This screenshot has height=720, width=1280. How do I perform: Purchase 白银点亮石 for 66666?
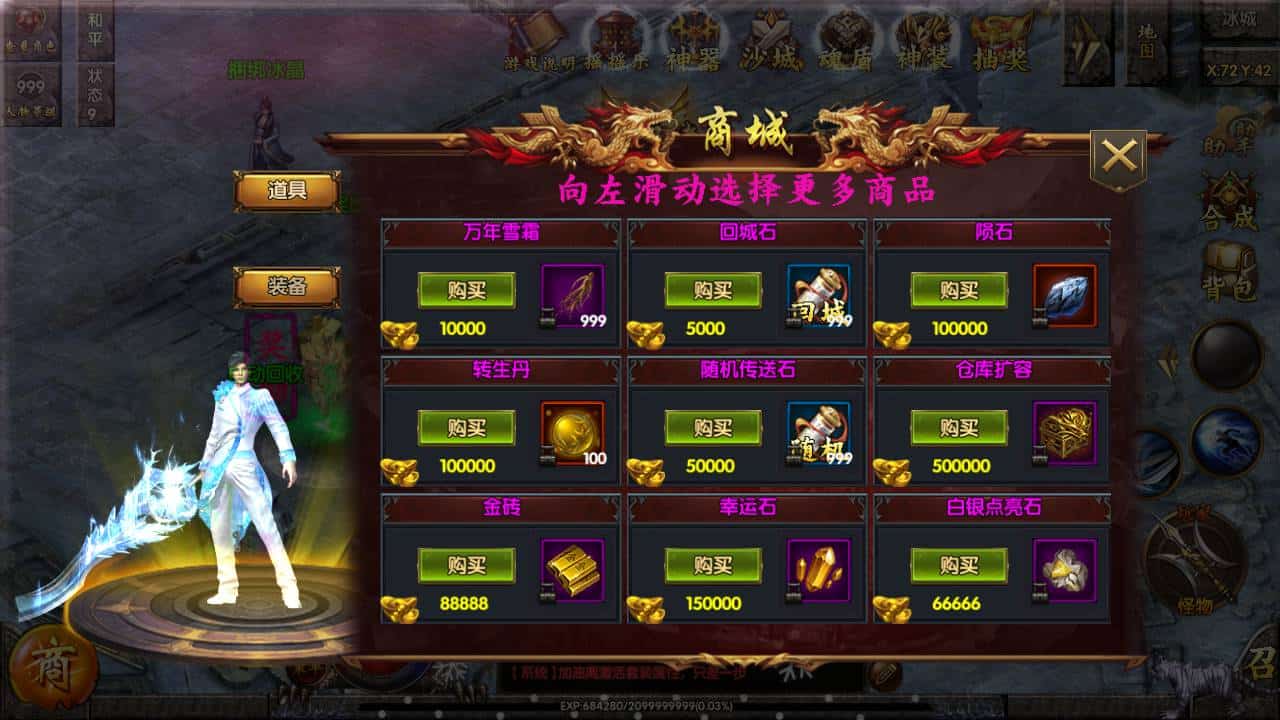959,565
